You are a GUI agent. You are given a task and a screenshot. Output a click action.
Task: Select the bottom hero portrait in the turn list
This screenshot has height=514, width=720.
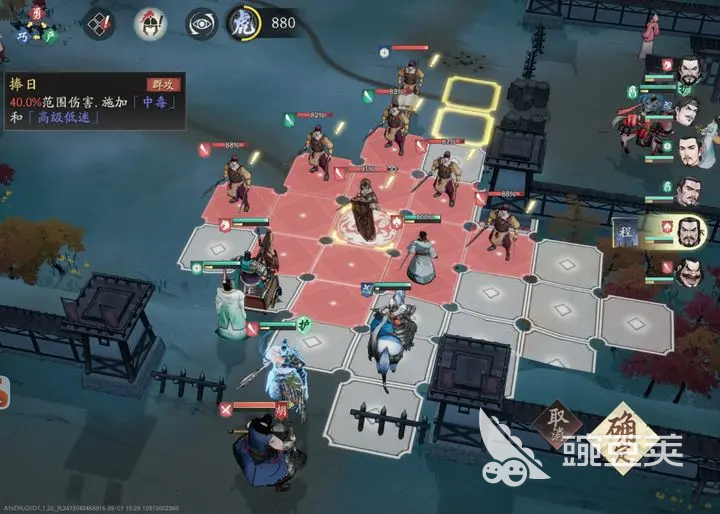pyautogui.click(x=687, y=271)
